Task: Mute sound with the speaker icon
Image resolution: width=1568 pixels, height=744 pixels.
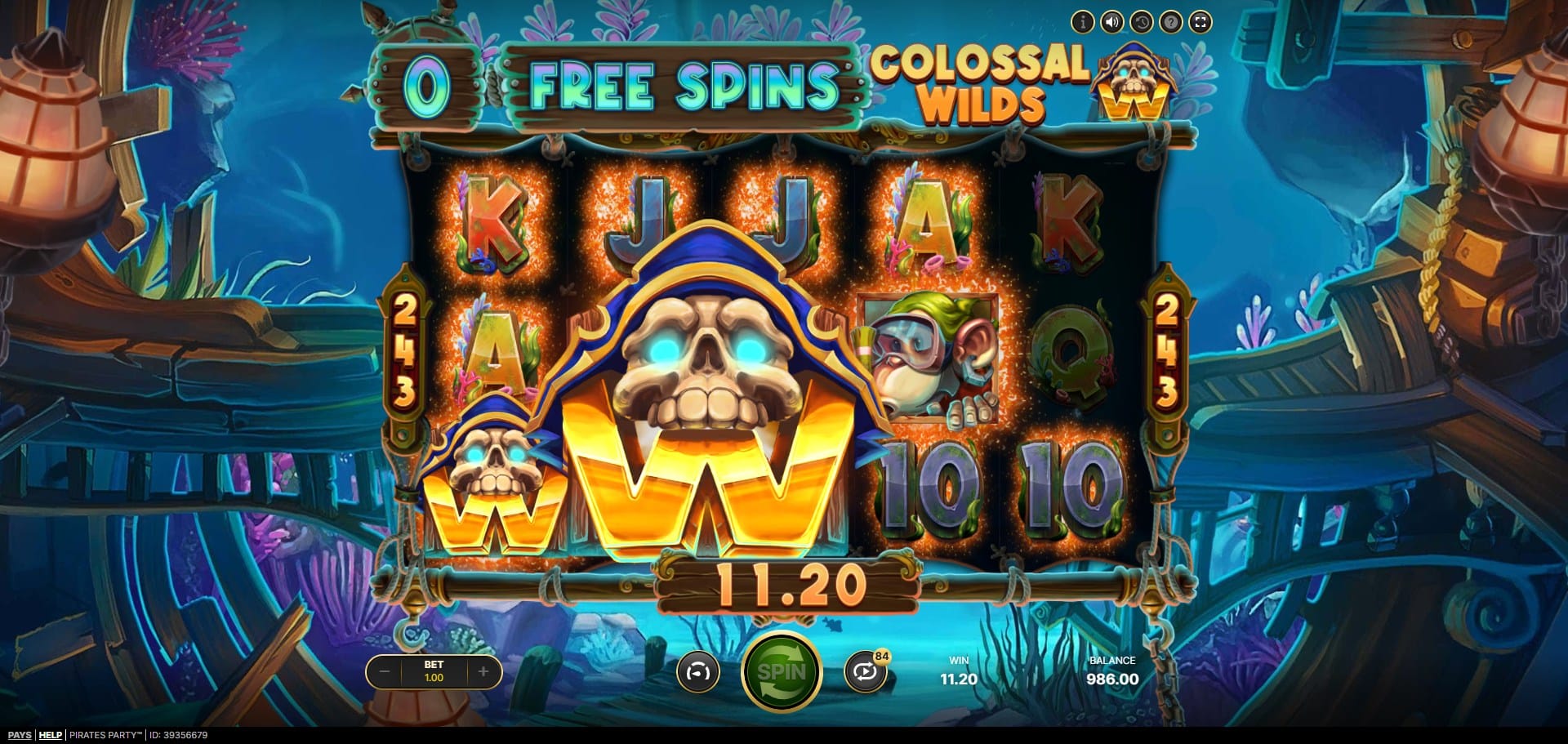Action: 1111,22
